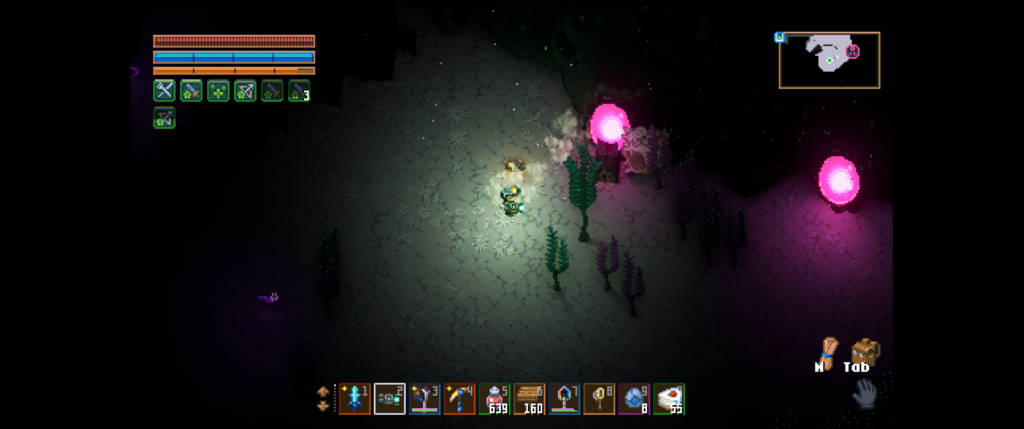Select the cake slice stack of 55
1024x429 pixels.
coord(669,399)
